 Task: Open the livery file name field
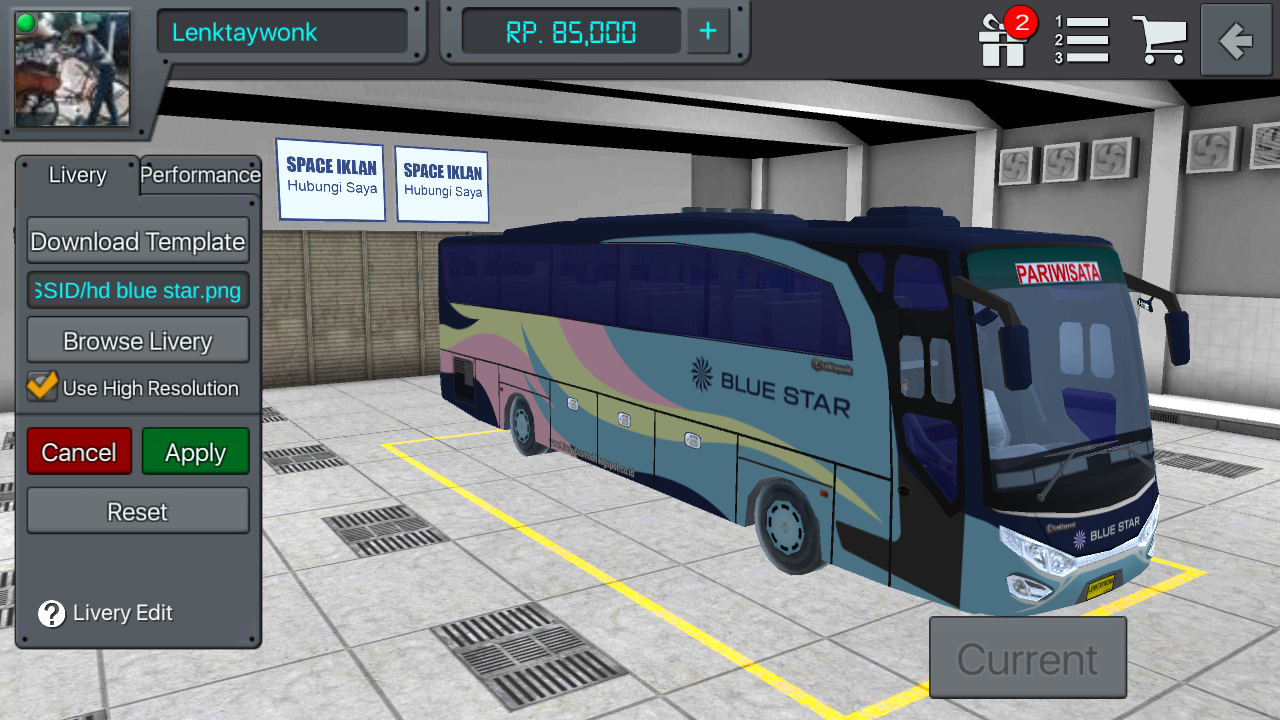(x=137, y=290)
